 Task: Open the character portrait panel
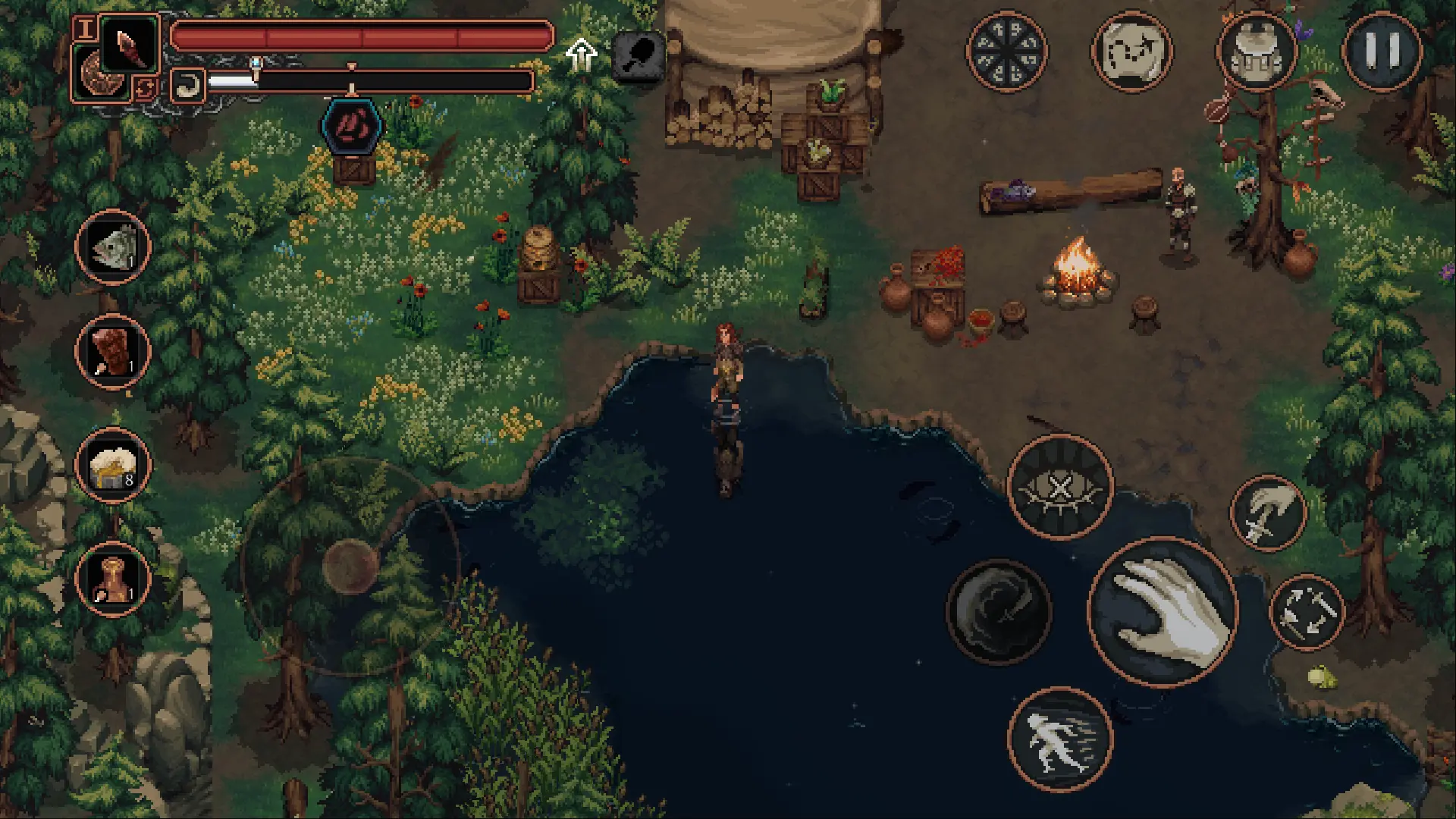pos(86,30)
